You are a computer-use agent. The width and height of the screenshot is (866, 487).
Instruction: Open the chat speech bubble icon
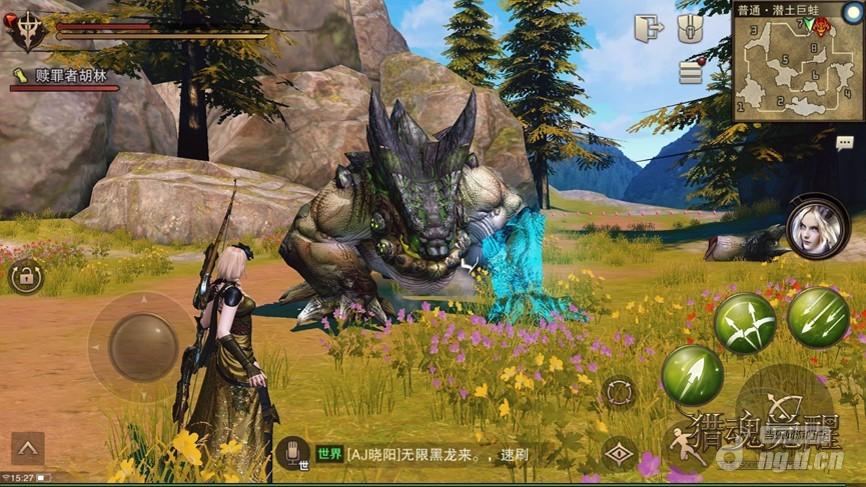click(845, 143)
